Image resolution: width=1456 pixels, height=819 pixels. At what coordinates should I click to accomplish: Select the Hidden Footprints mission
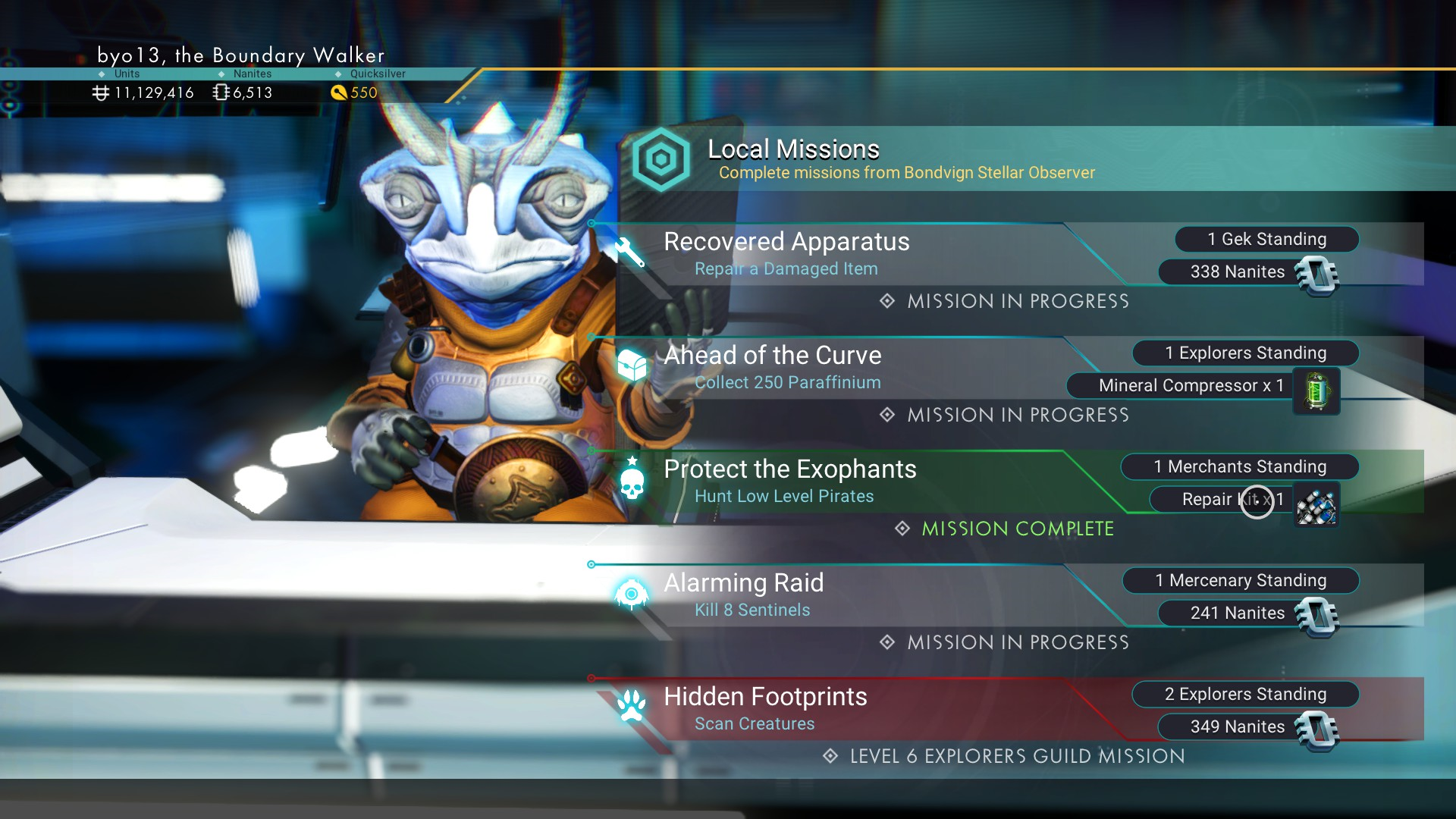[x=766, y=708]
